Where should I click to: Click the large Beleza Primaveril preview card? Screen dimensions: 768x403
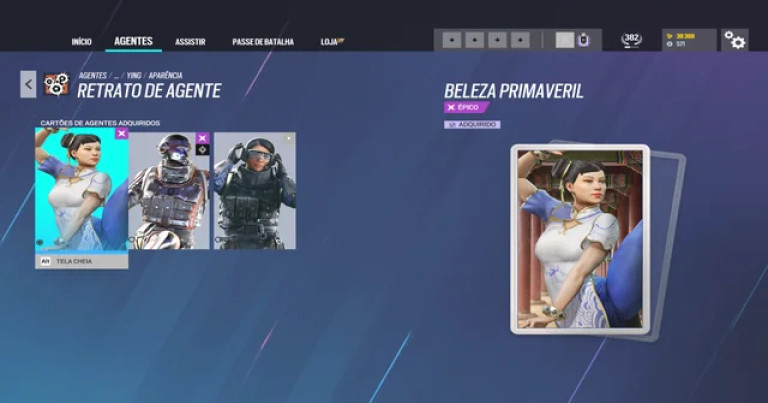click(x=580, y=238)
